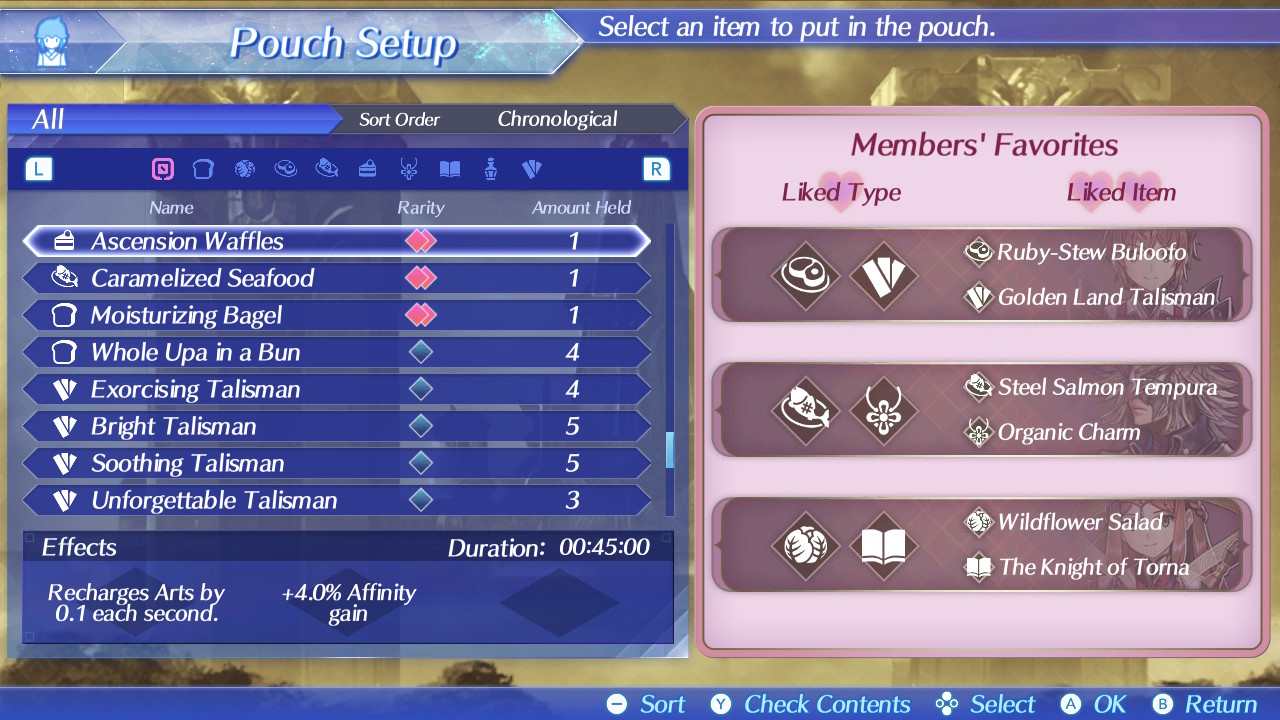Switch to the cake desserts category
This screenshot has width=1280, height=720.
[x=367, y=169]
